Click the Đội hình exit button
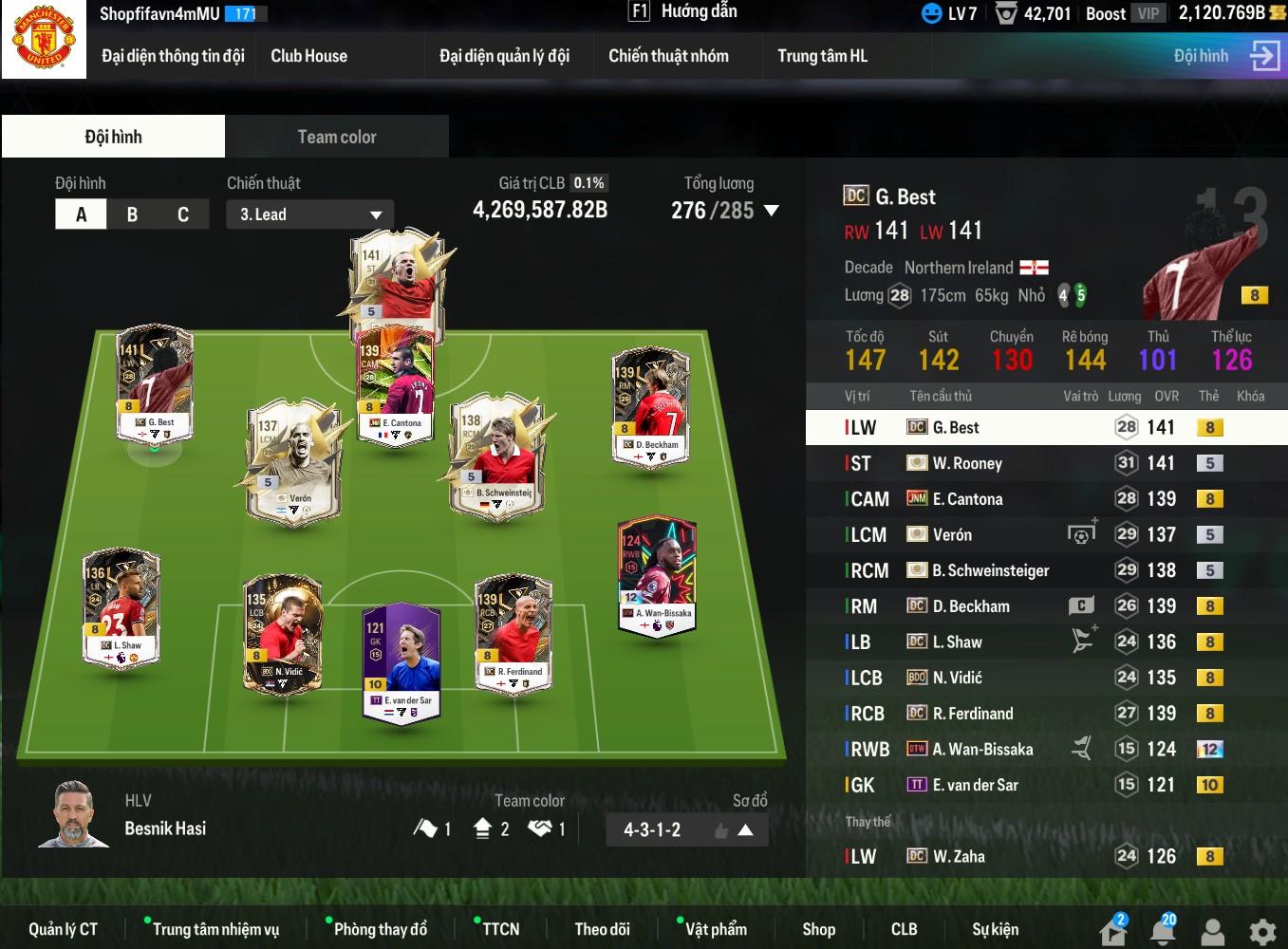This screenshot has height=949, width=1288. click(1264, 56)
